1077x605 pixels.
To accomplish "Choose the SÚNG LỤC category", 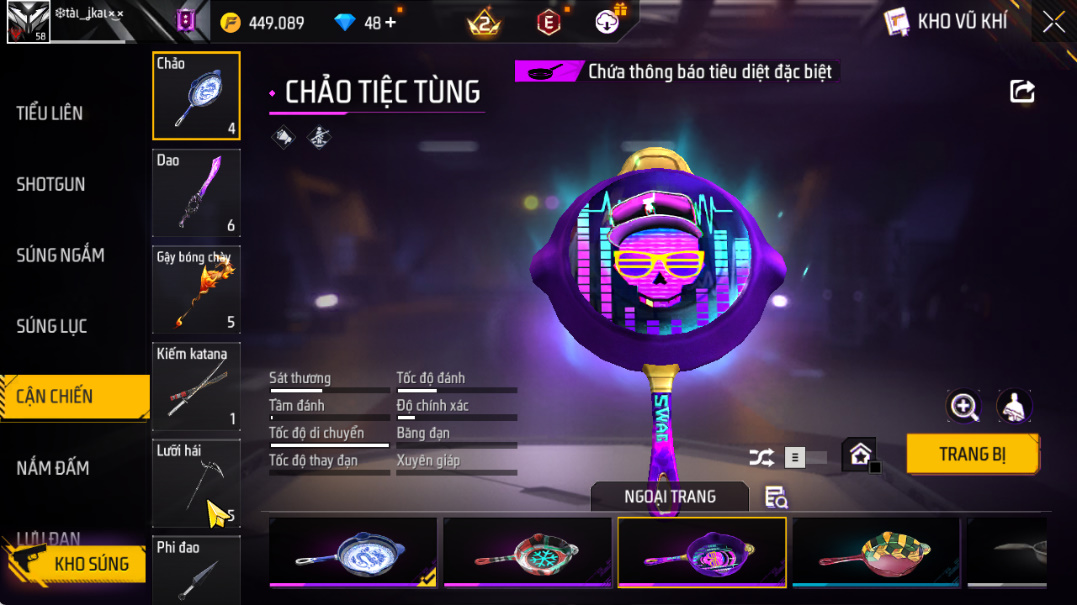I will [52, 326].
